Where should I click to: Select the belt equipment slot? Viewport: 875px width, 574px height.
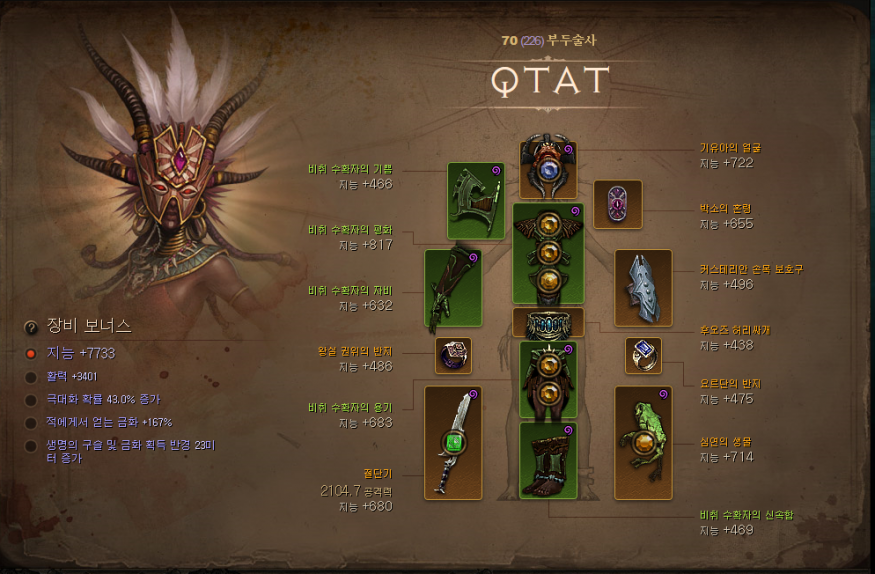click(x=547, y=322)
